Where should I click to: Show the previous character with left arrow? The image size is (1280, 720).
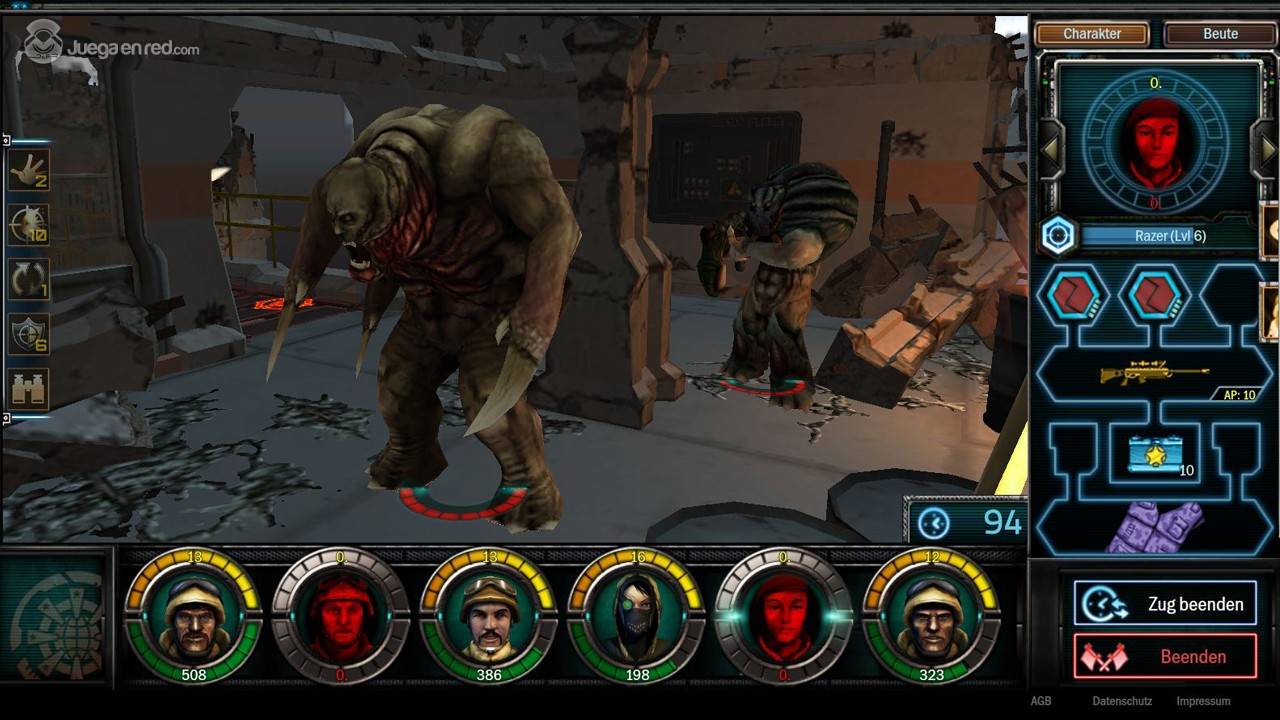[1051, 150]
